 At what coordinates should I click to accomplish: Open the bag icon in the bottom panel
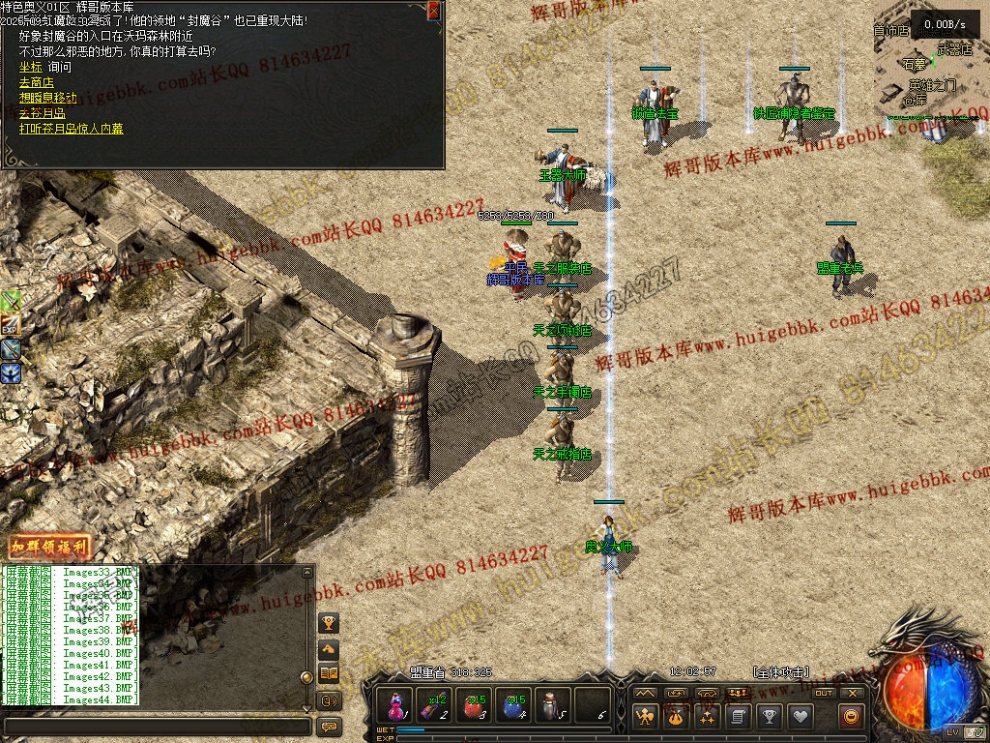pyautogui.click(x=676, y=716)
